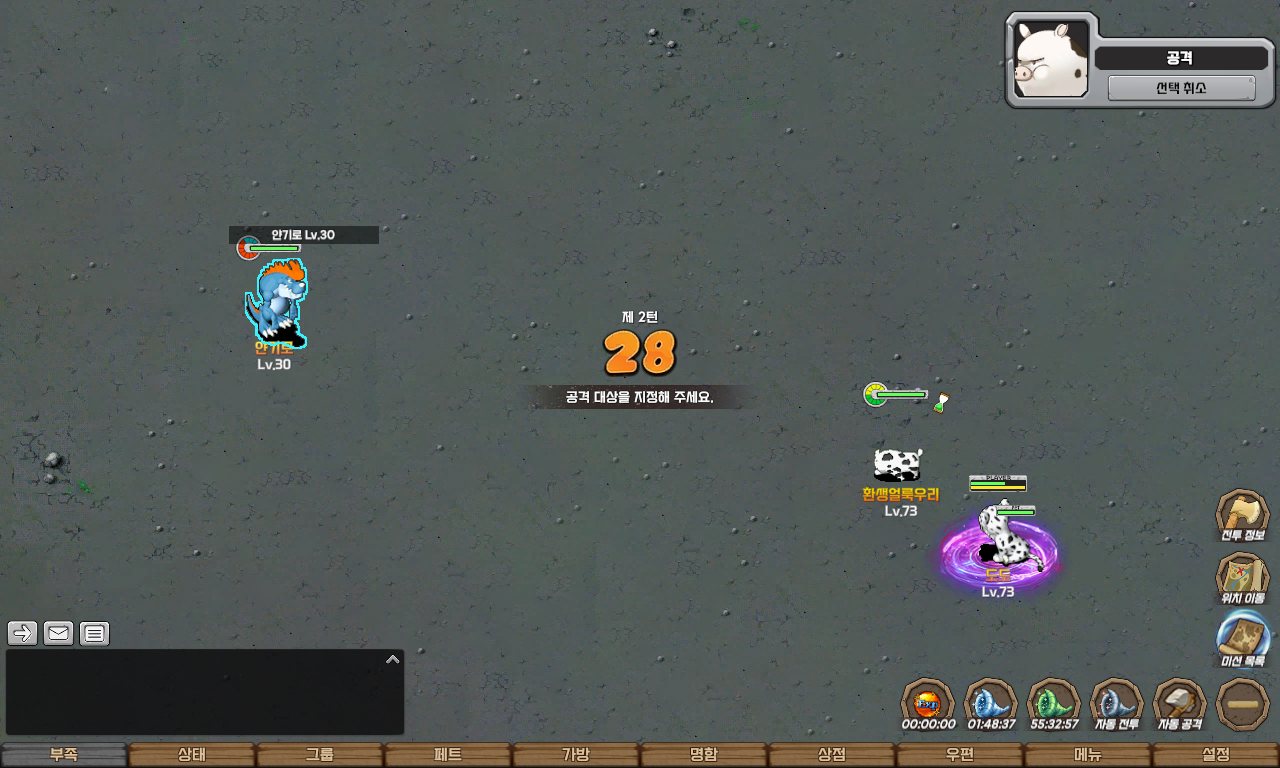Screen dimensions: 1280x768
Task: Open the 설정 settings menu
Action: (1215, 755)
